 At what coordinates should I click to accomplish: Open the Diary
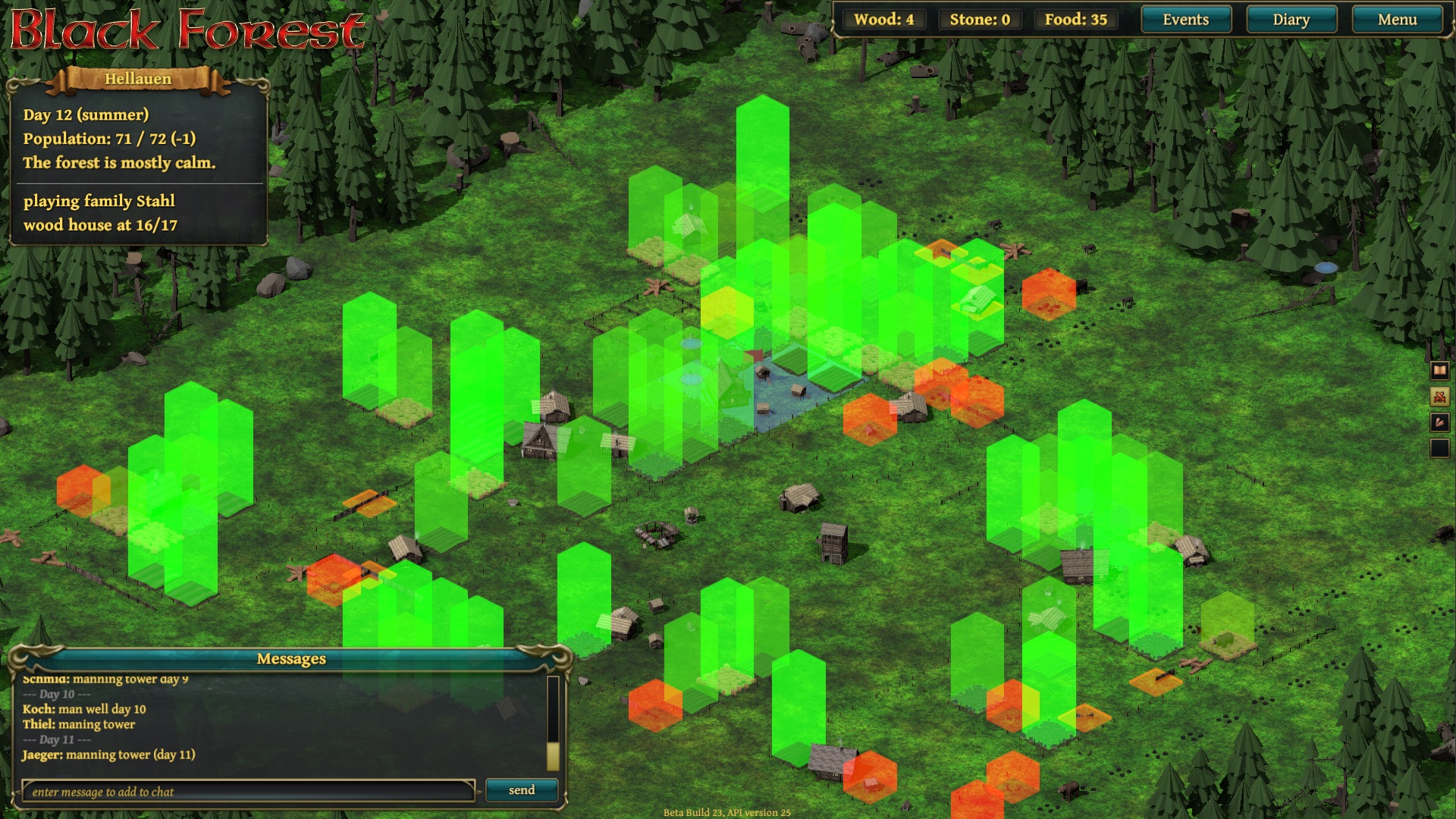[x=1291, y=20]
